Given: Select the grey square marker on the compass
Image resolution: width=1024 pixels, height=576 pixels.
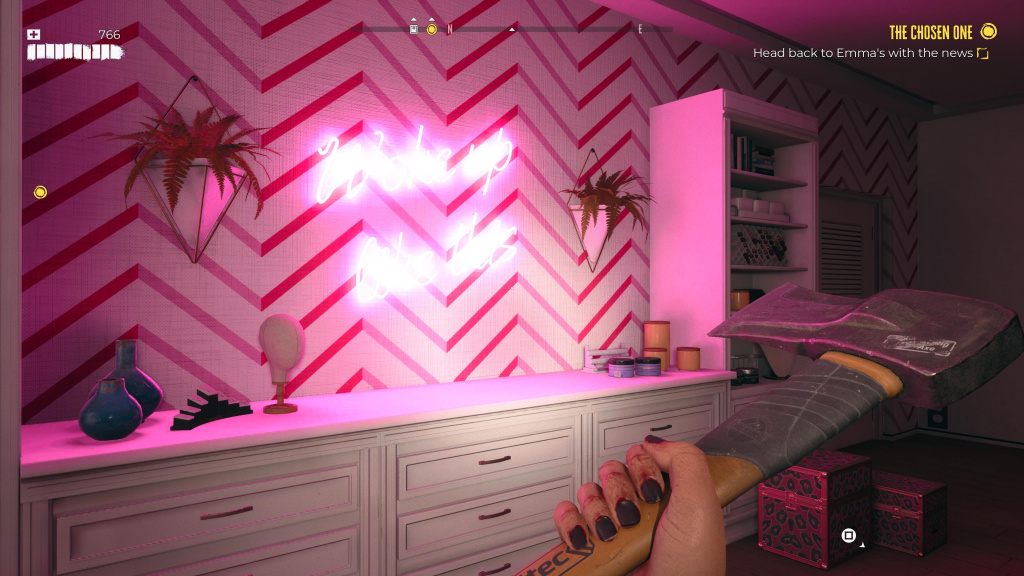Looking at the screenshot, I should [x=415, y=29].
